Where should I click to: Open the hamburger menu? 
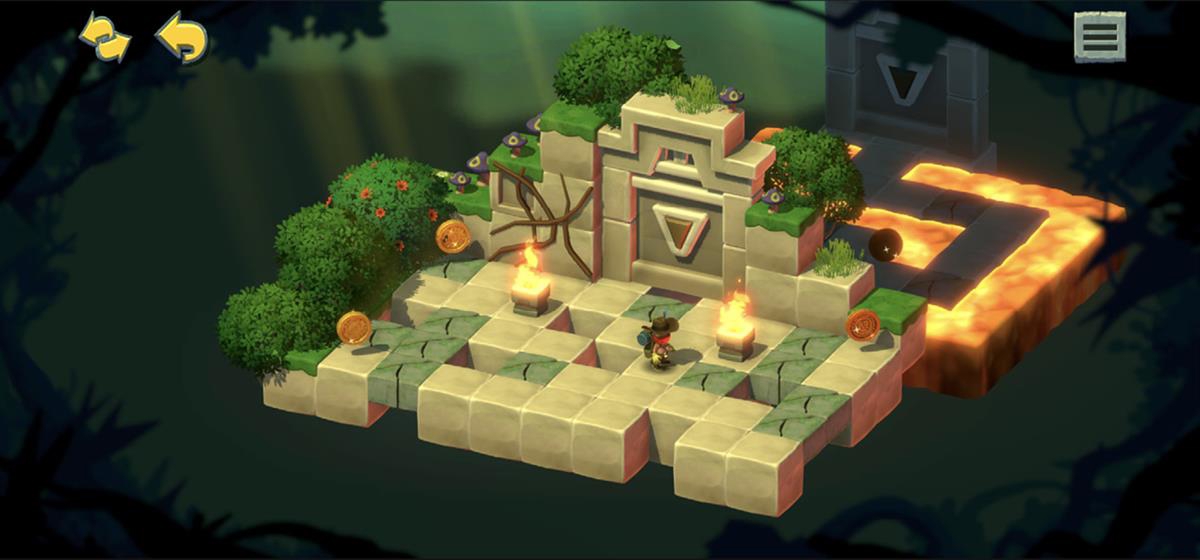(x=1099, y=38)
